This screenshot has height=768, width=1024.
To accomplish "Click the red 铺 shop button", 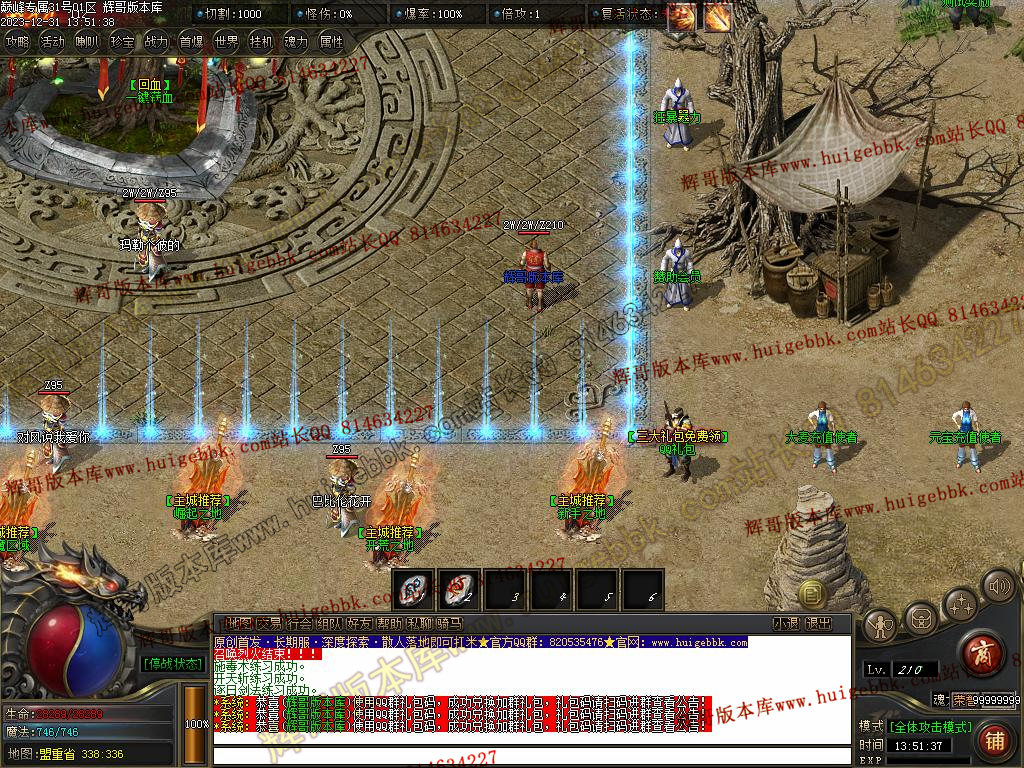I will click(994, 741).
